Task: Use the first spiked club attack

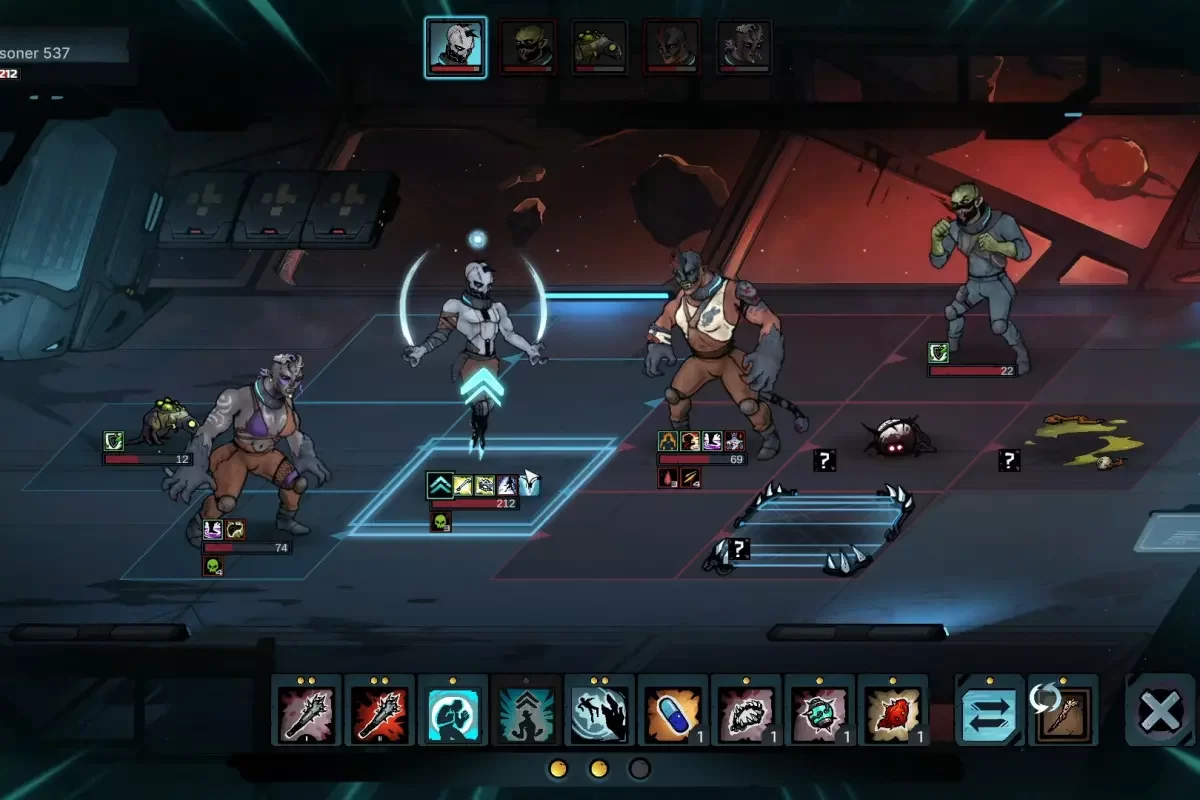Action: (306, 710)
